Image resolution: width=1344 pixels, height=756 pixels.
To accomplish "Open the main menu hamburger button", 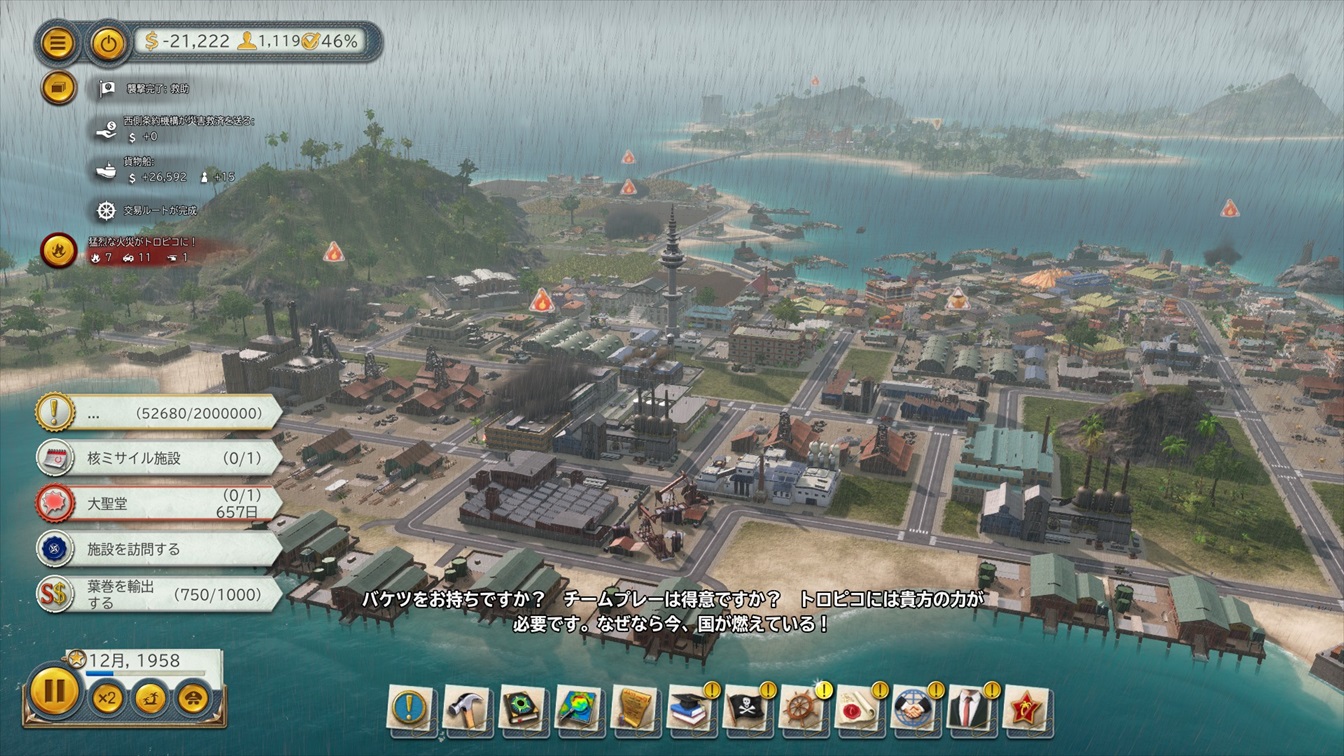I will (x=58, y=42).
